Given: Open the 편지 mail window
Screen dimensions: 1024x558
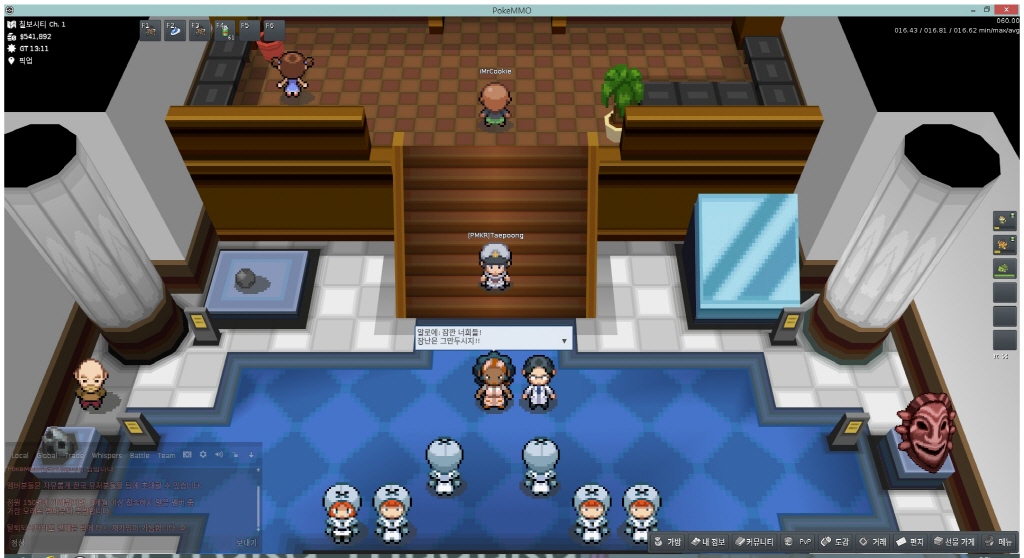Looking at the screenshot, I should (x=909, y=542).
